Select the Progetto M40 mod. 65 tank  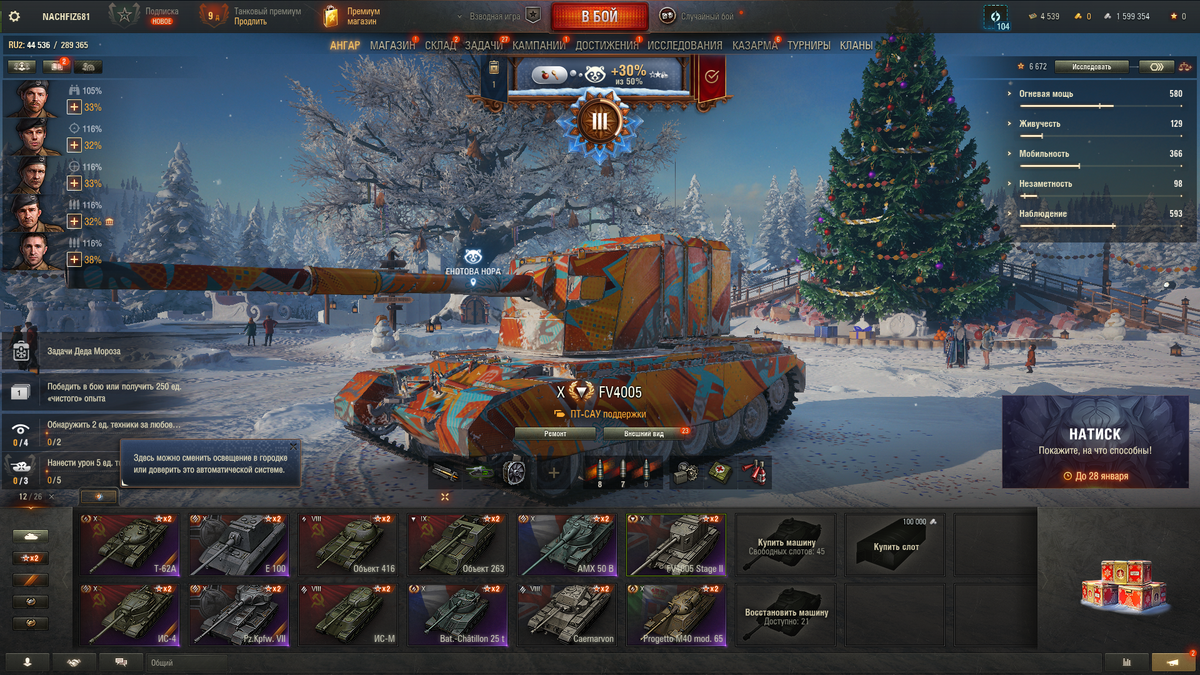pos(675,616)
